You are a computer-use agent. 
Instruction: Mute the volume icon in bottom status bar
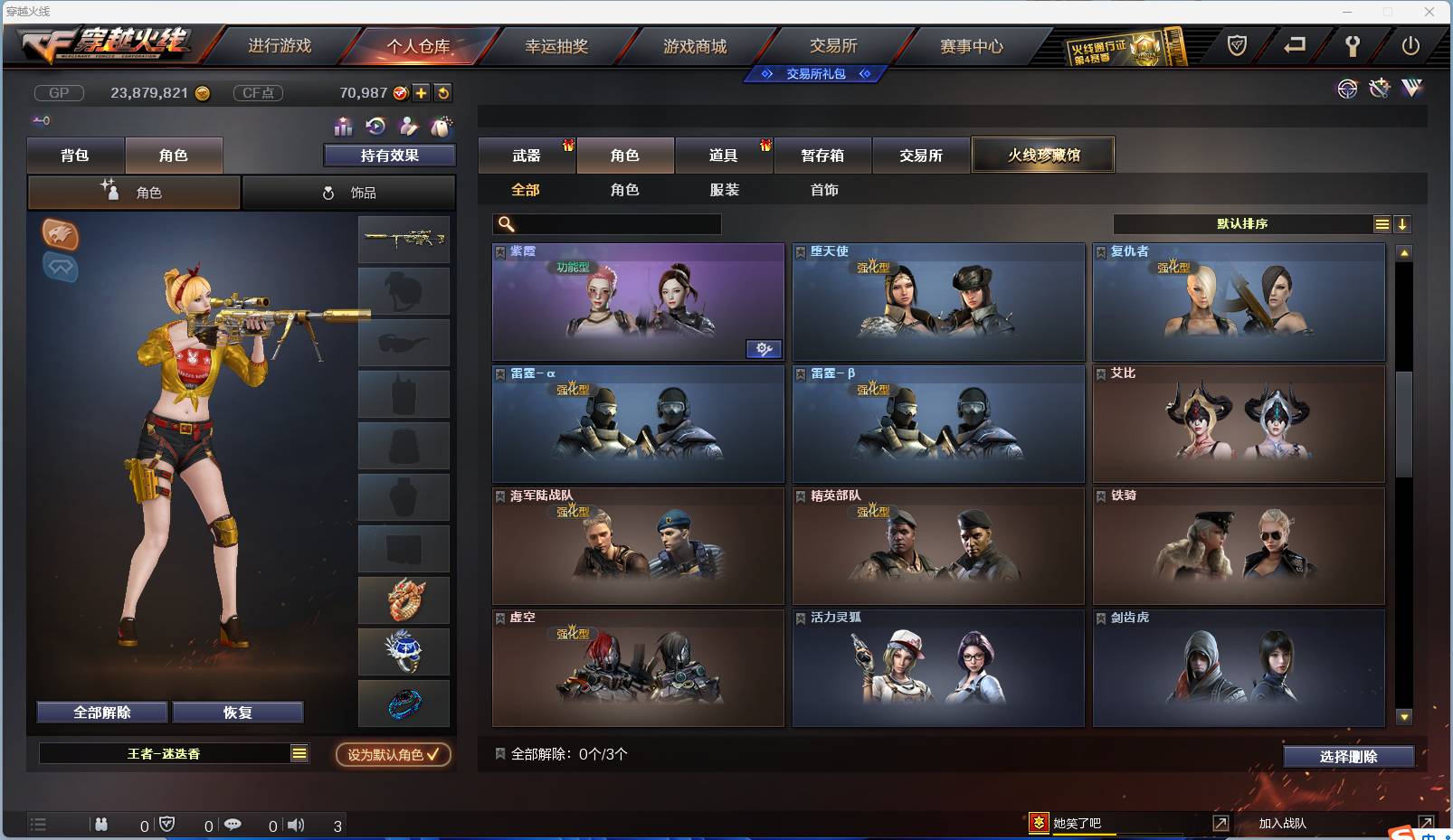297,825
